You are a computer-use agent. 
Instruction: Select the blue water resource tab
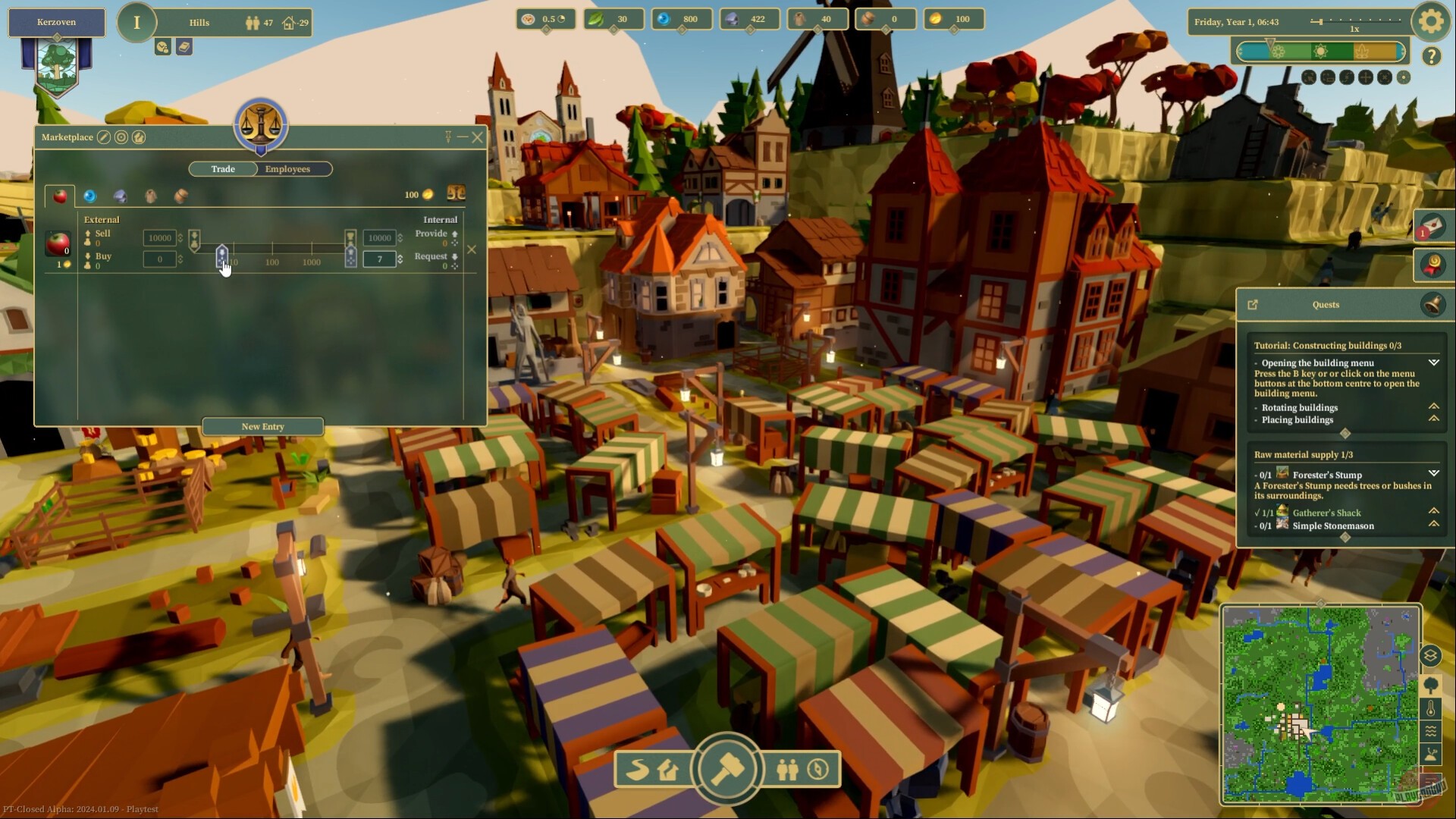(x=89, y=196)
